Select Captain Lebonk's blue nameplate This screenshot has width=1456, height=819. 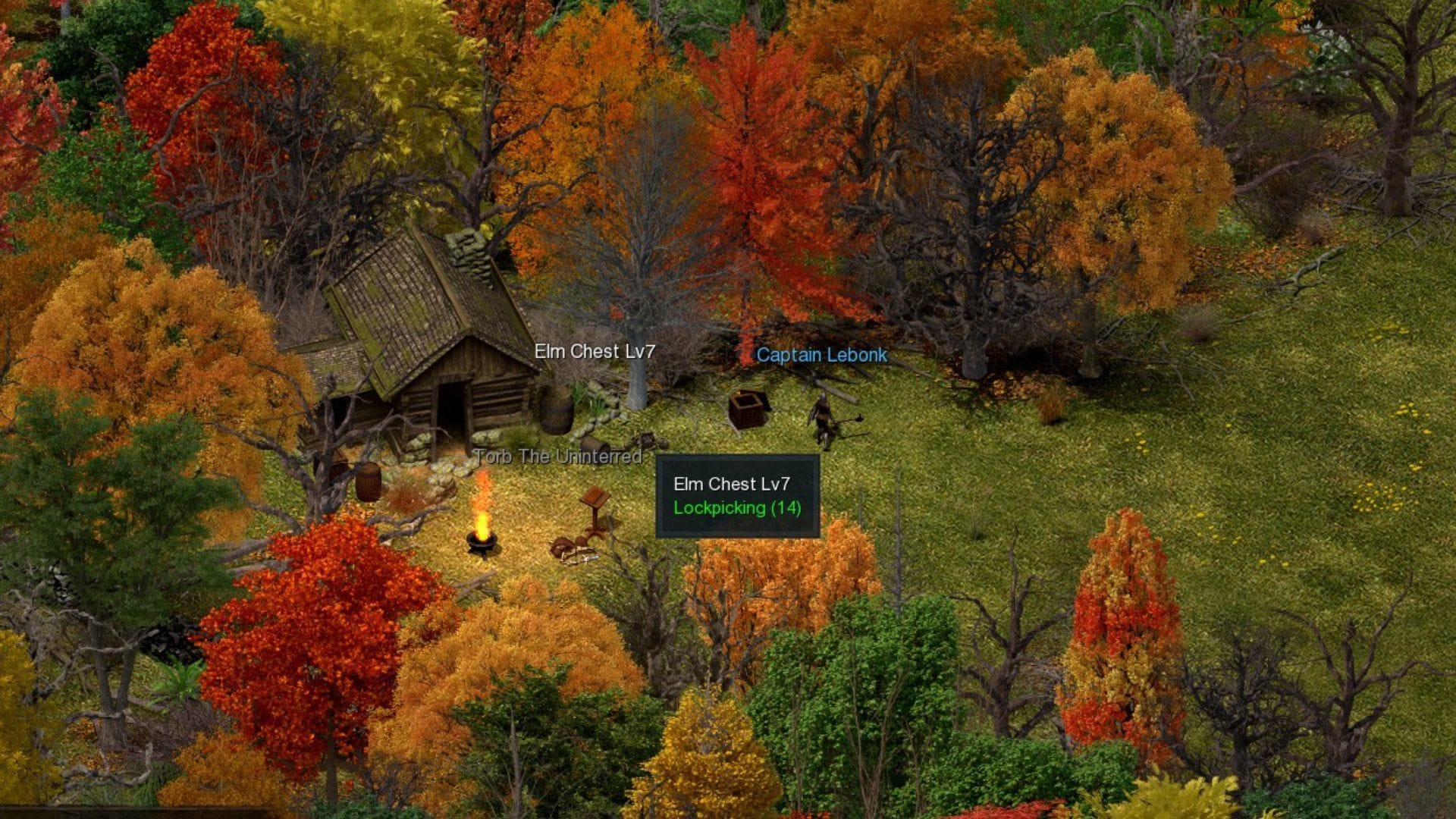coord(821,355)
